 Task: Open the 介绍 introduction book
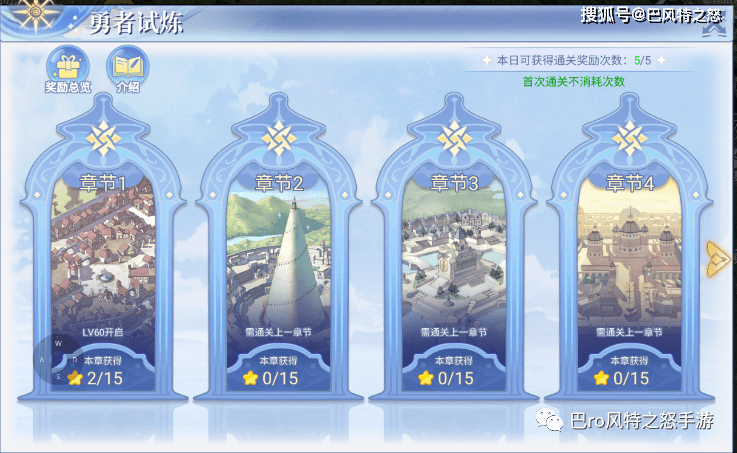pyautogui.click(x=127, y=69)
